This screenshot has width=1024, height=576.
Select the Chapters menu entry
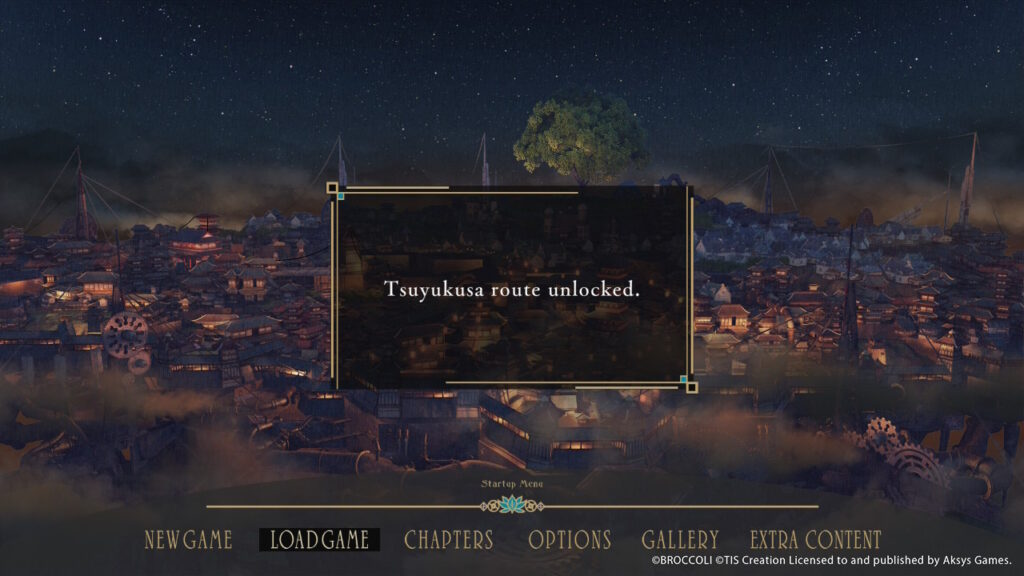(449, 540)
